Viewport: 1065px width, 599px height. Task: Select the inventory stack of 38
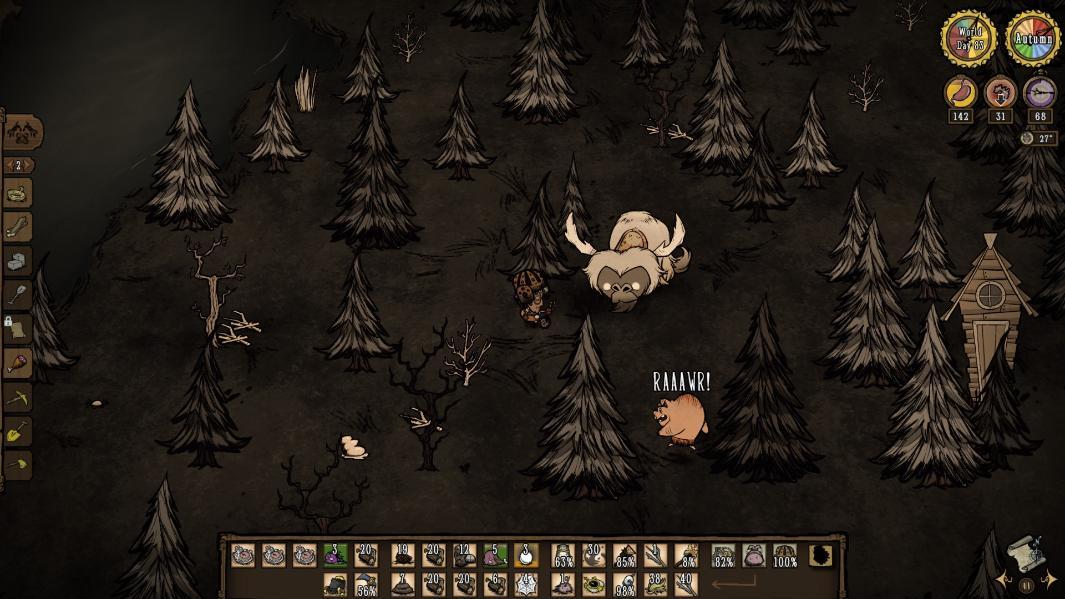click(x=656, y=584)
